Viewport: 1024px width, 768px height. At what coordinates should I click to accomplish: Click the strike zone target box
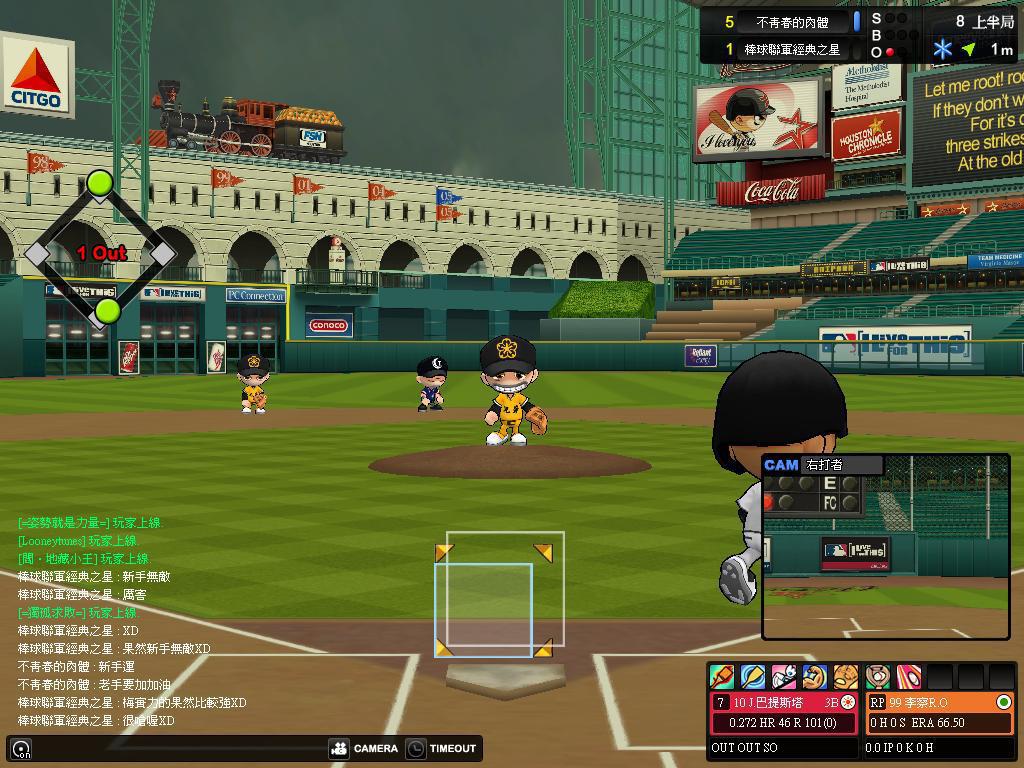click(498, 596)
